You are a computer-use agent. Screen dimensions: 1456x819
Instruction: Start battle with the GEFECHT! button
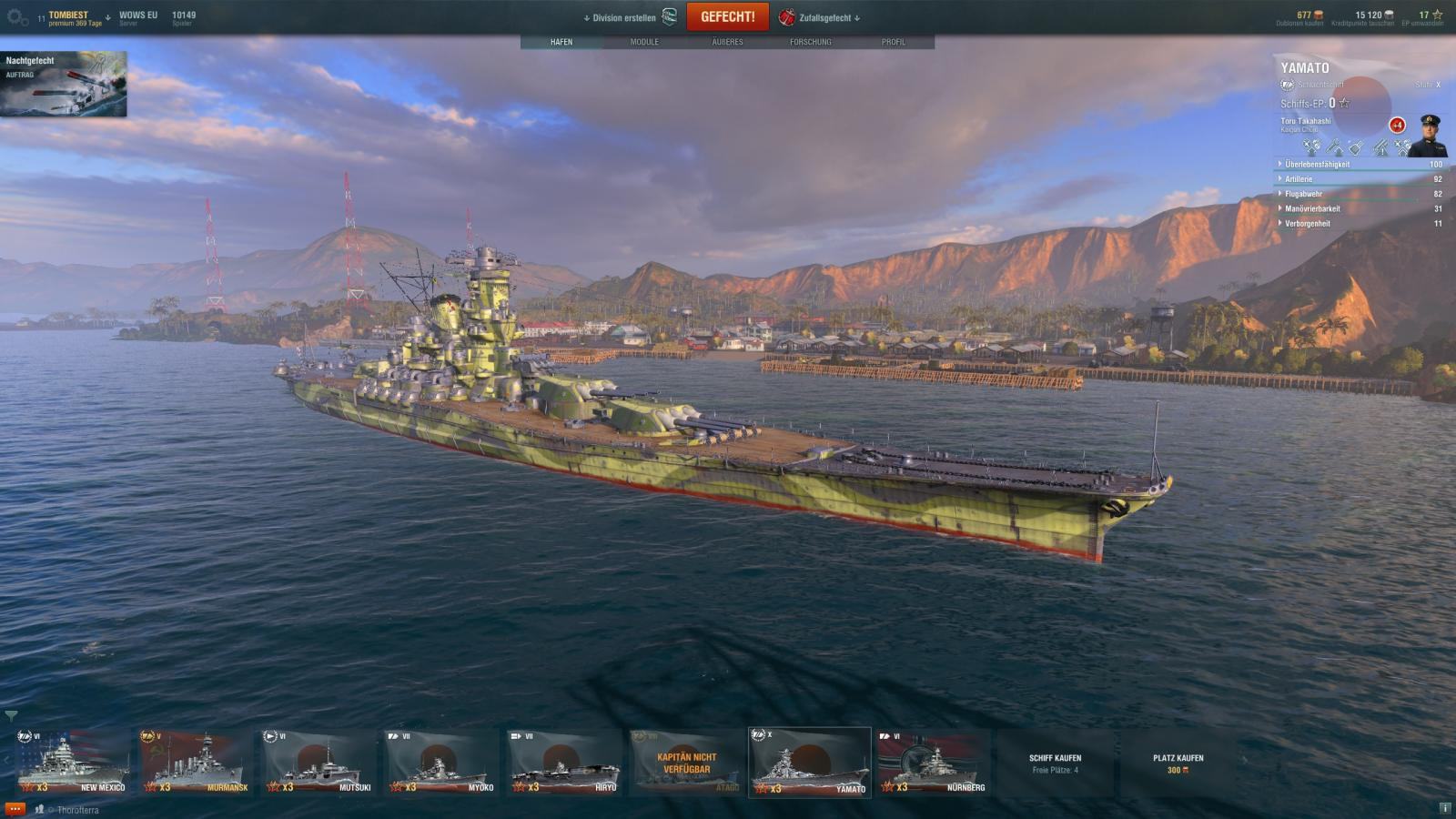point(727,17)
